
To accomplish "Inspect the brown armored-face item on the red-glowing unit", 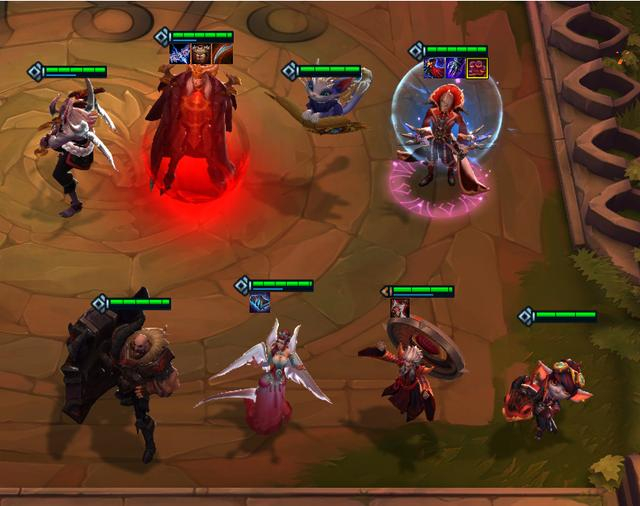I will 202,54.
